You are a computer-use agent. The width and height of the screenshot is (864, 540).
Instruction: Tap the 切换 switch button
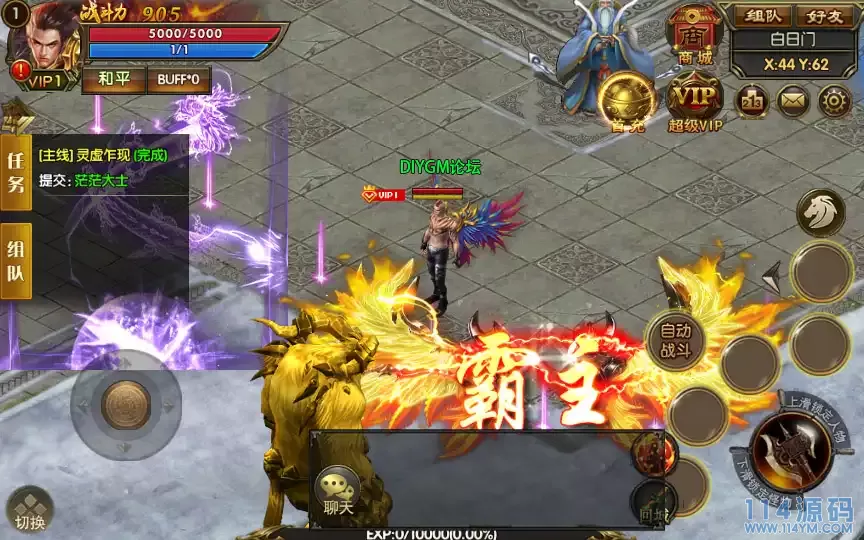click(28, 510)
